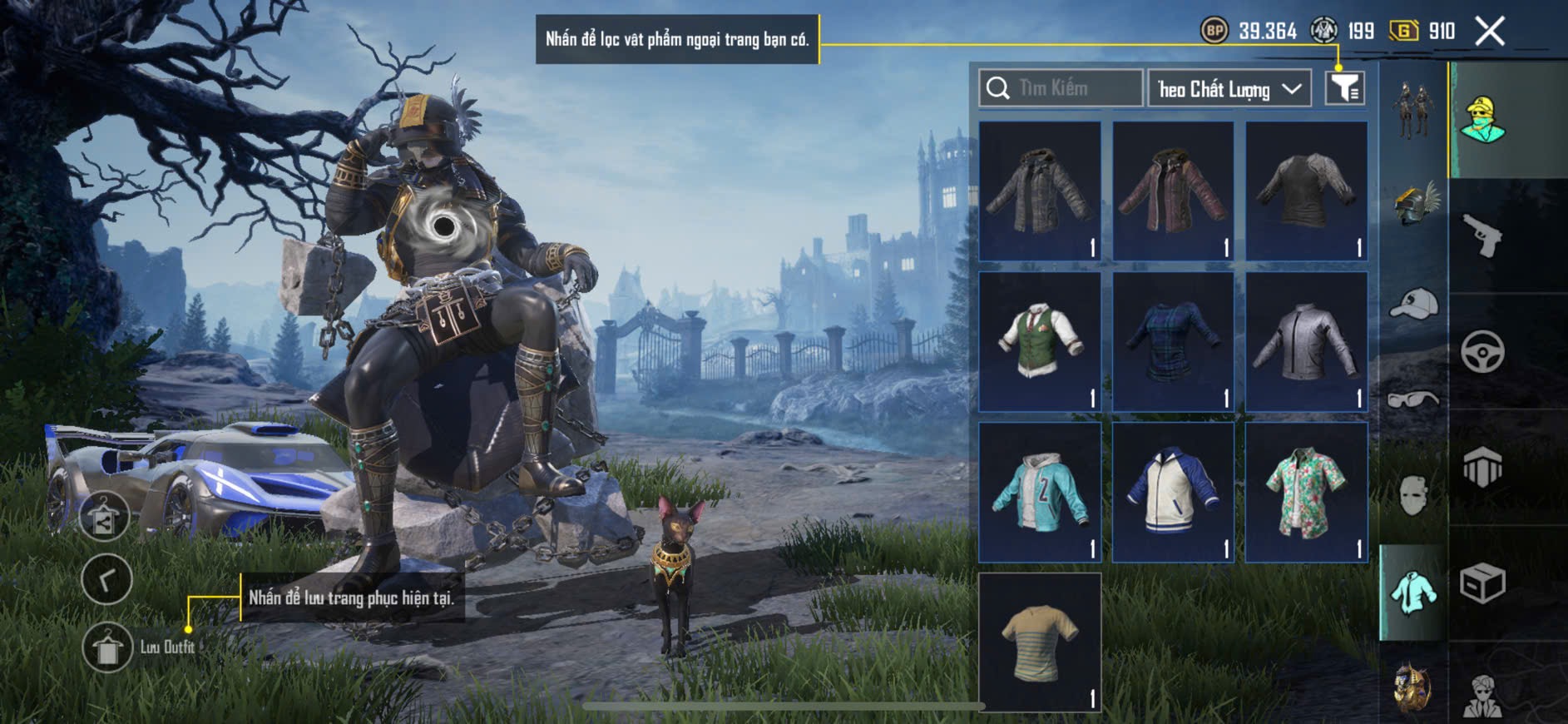Open the Theo Chất Lượng sort dropdown
The height and width of the screenshot is (724, 1568).
(1229, 89)
